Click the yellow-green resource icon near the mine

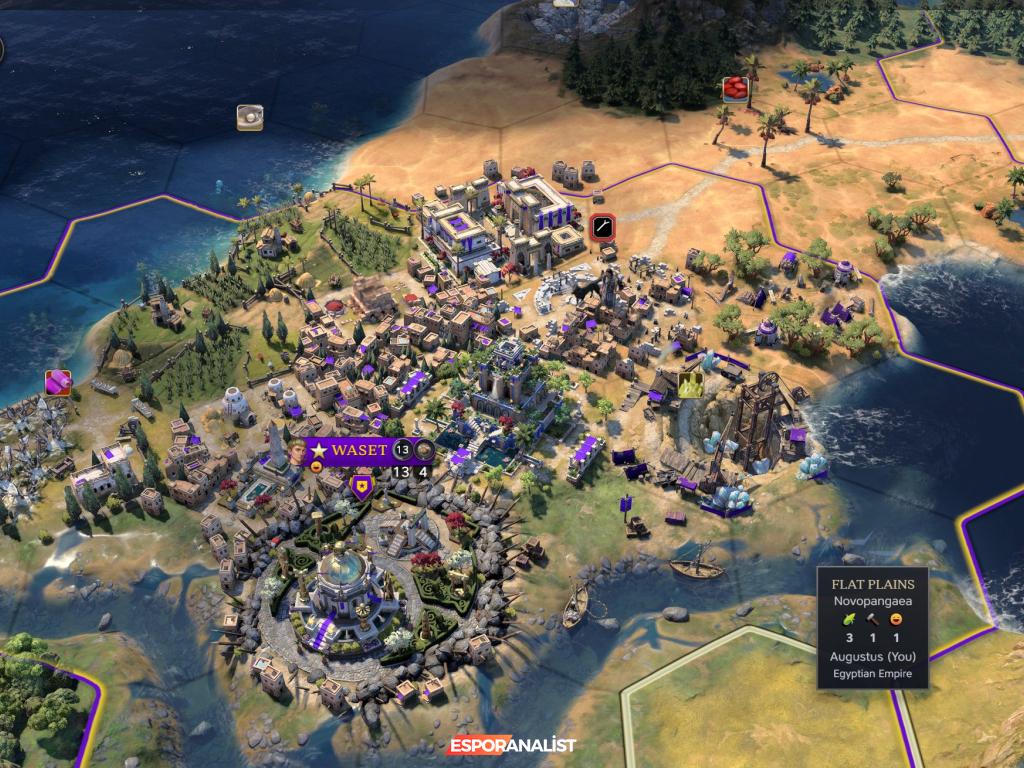tap(690, 384)
